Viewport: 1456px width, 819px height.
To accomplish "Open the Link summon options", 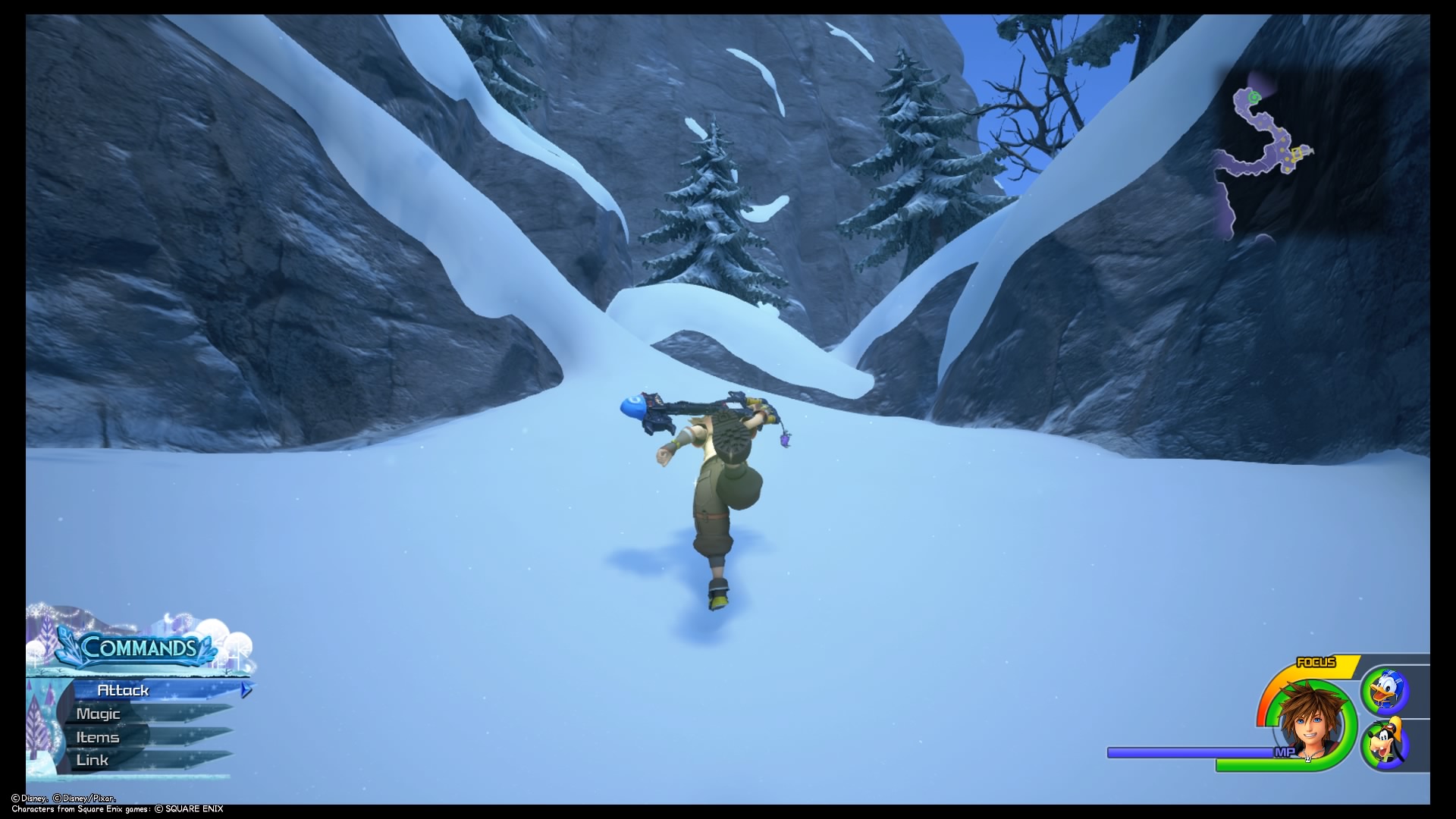I will (93, 759).
